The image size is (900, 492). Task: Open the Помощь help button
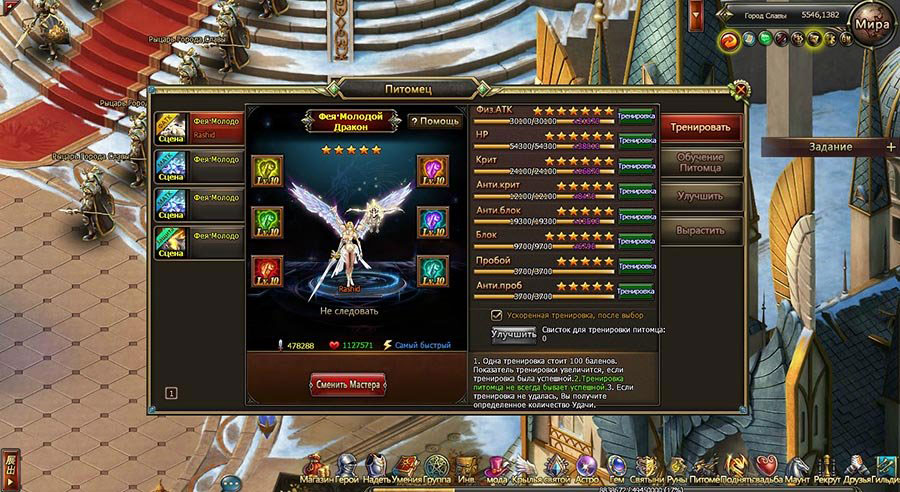tap(435, 121)
